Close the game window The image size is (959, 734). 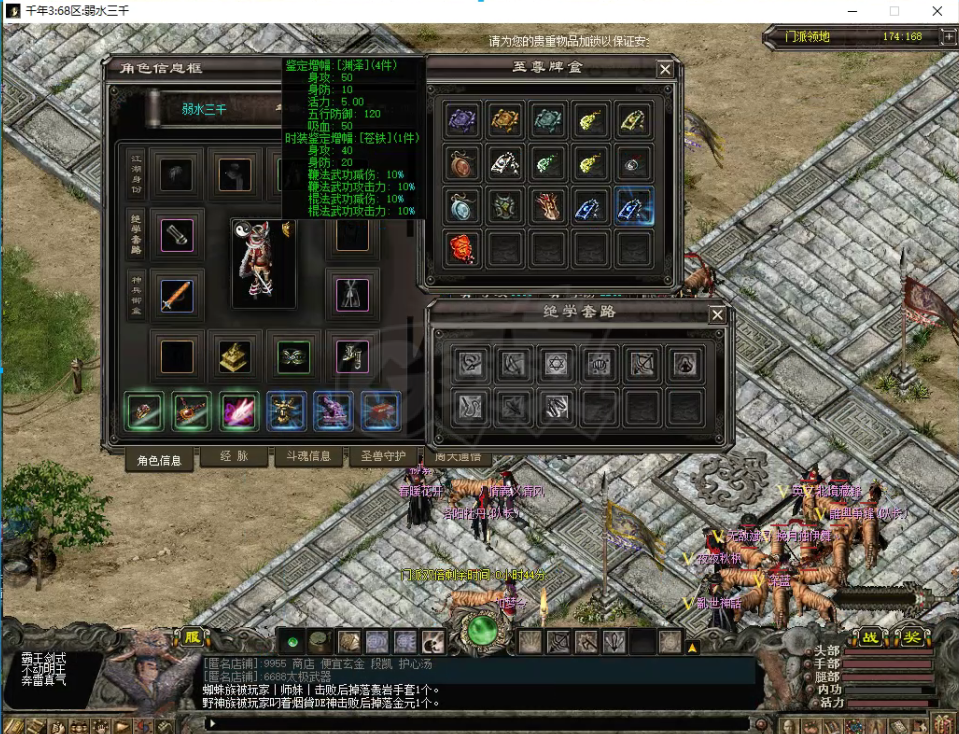[936, 11]
